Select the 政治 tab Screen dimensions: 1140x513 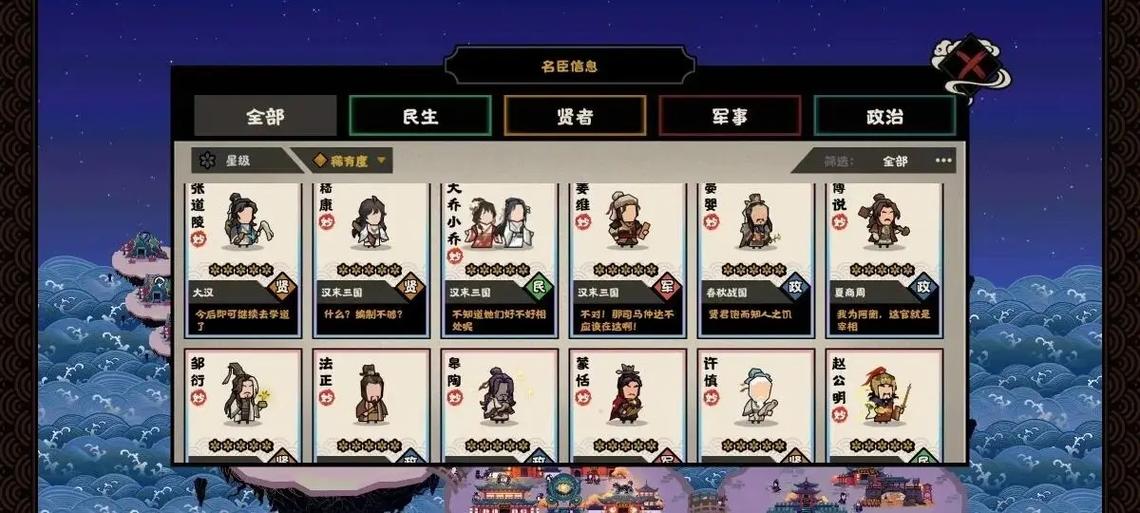click(x=884, y=116)
